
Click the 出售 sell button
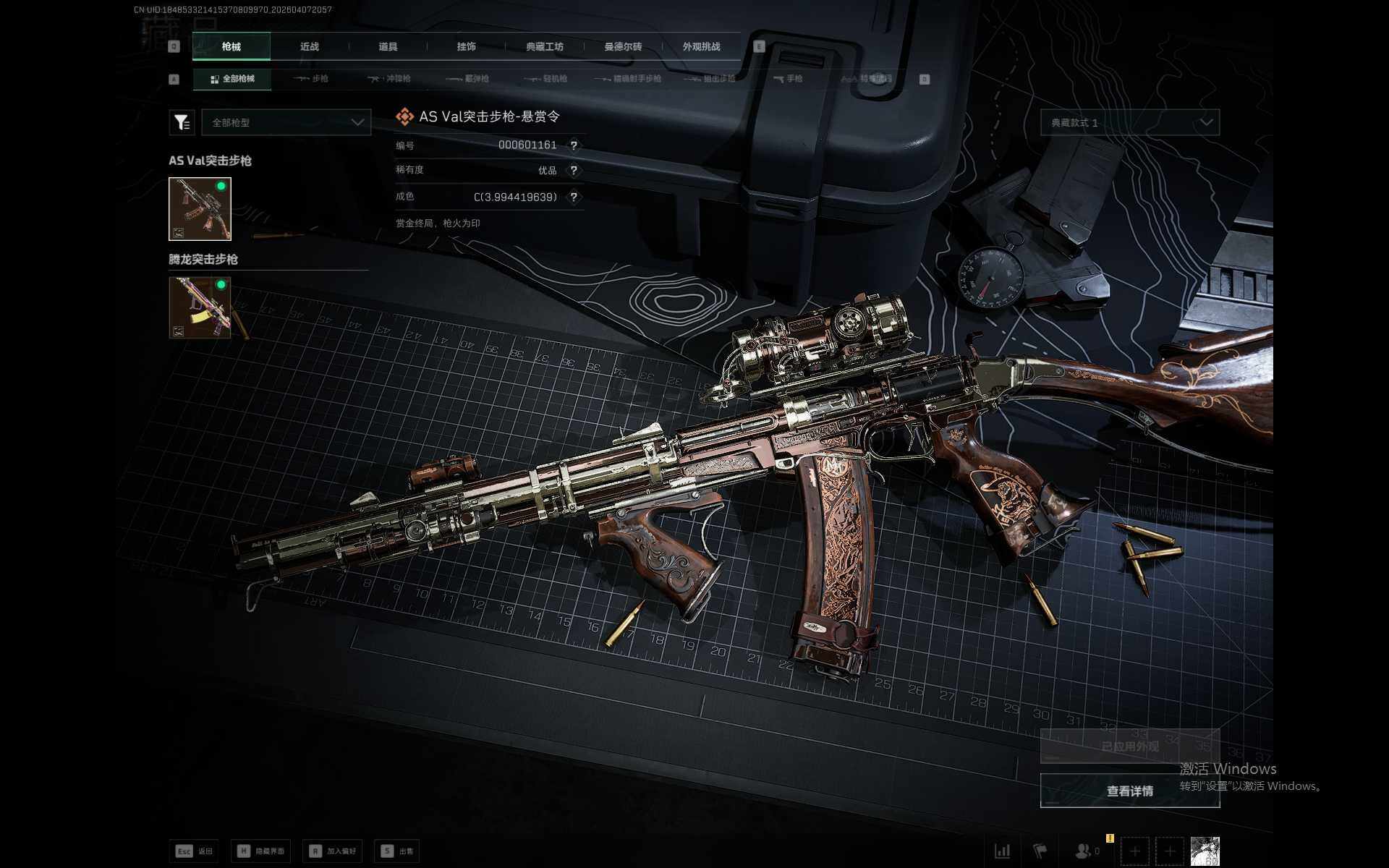click(x=397, y=851)
